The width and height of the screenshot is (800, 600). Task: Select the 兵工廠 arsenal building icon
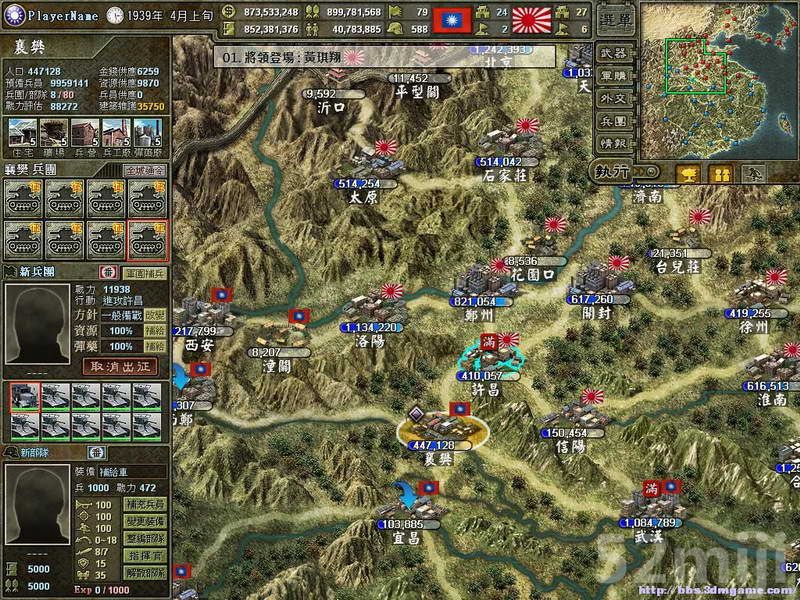coord(118,133)
